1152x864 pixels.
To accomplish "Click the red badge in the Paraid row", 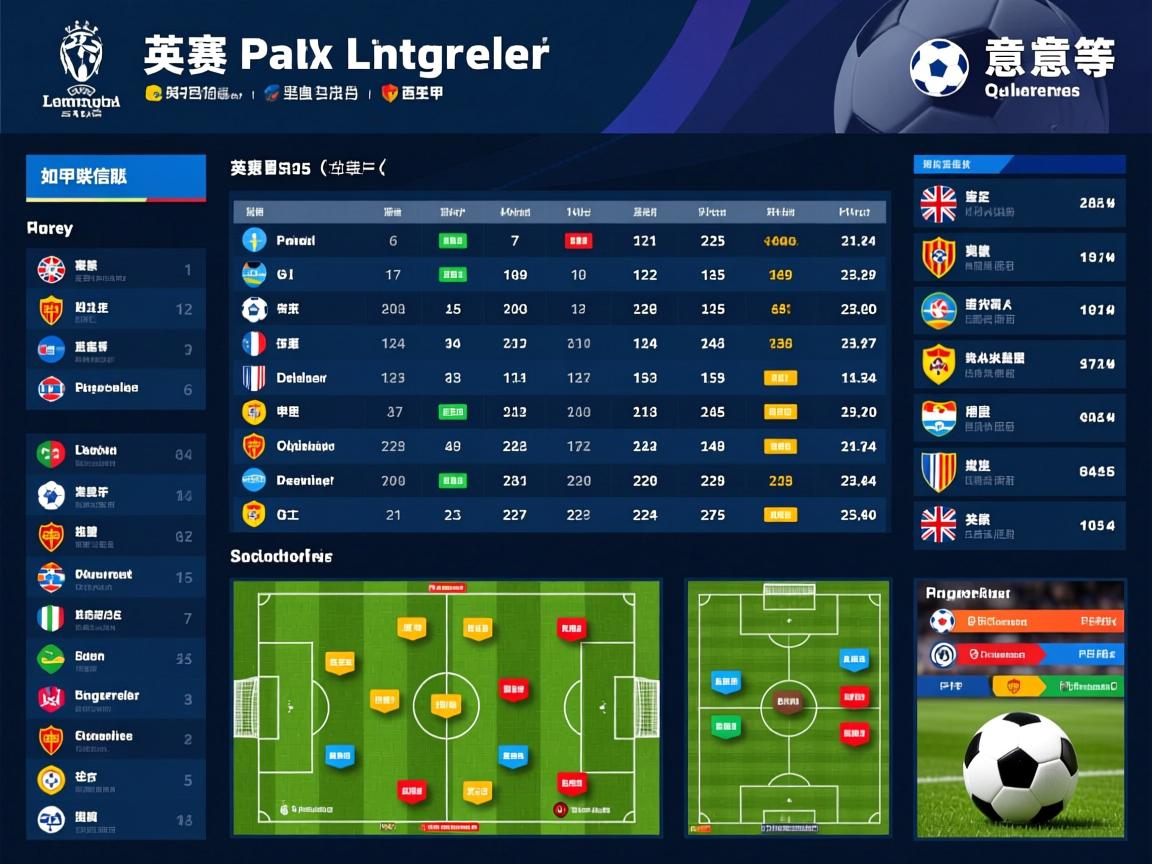I will click(578, 241).
